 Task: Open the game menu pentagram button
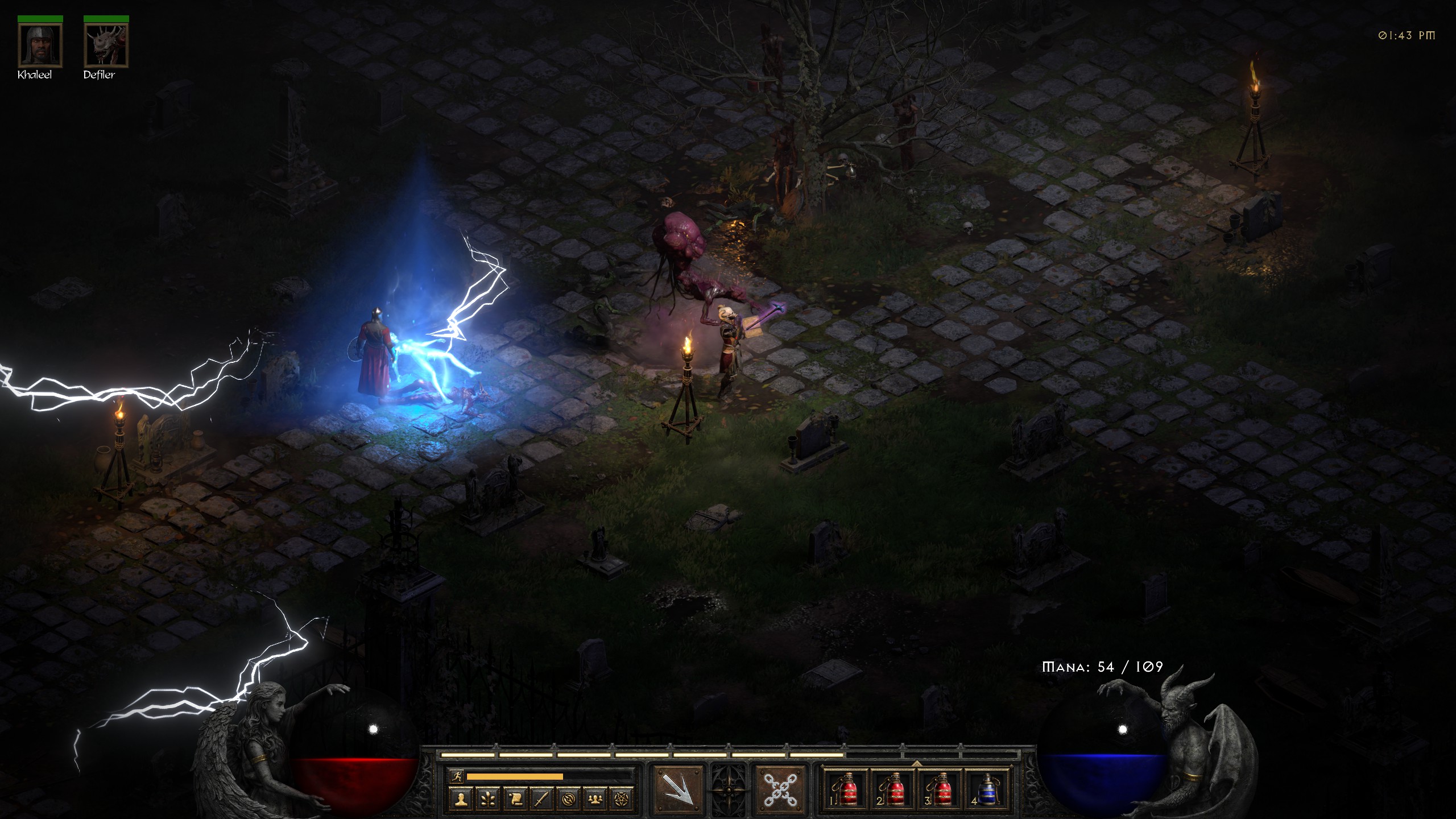[x=622, y=799]
